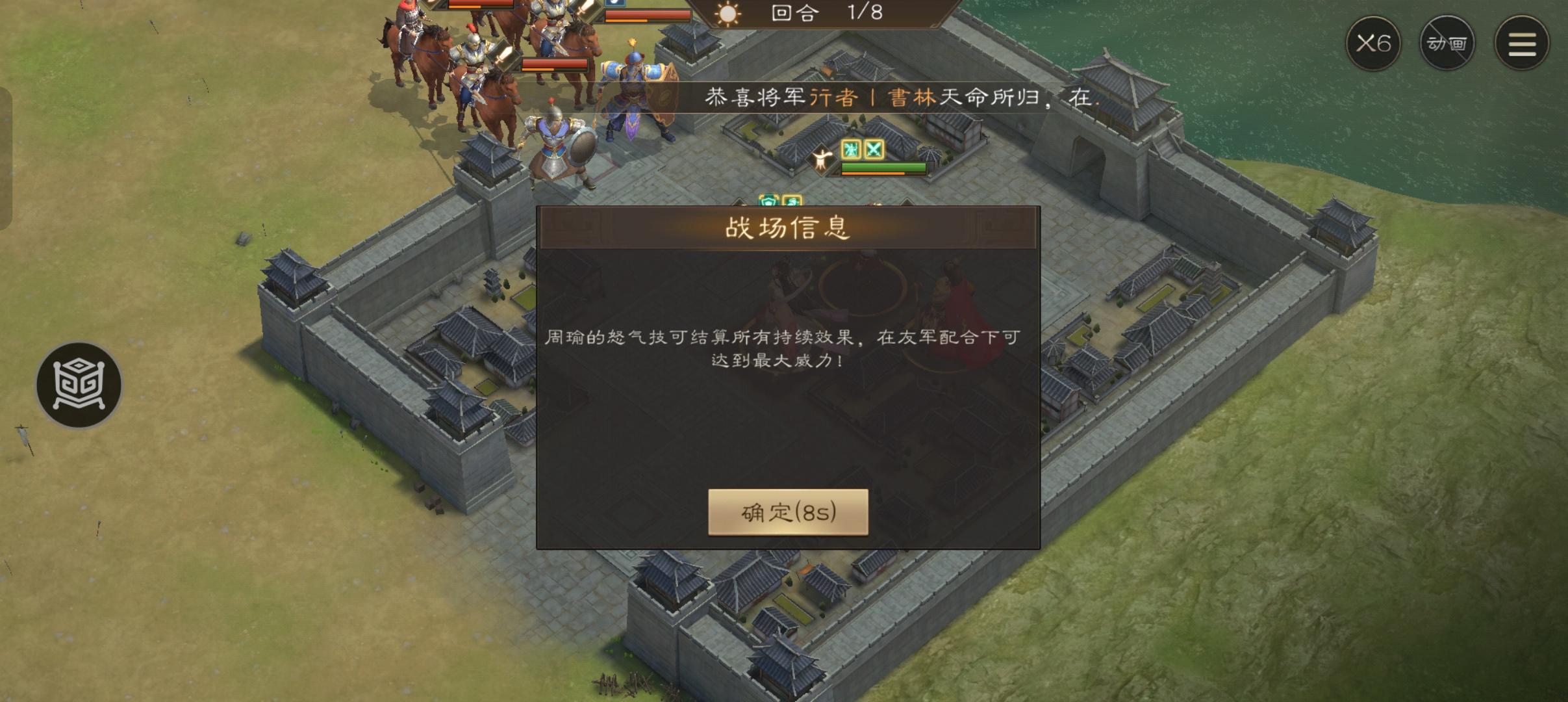The width and height of the screenshot is (1568, 702).
Task: Toggle the X6 battle speed control
Action: (x=1374, y=43)
